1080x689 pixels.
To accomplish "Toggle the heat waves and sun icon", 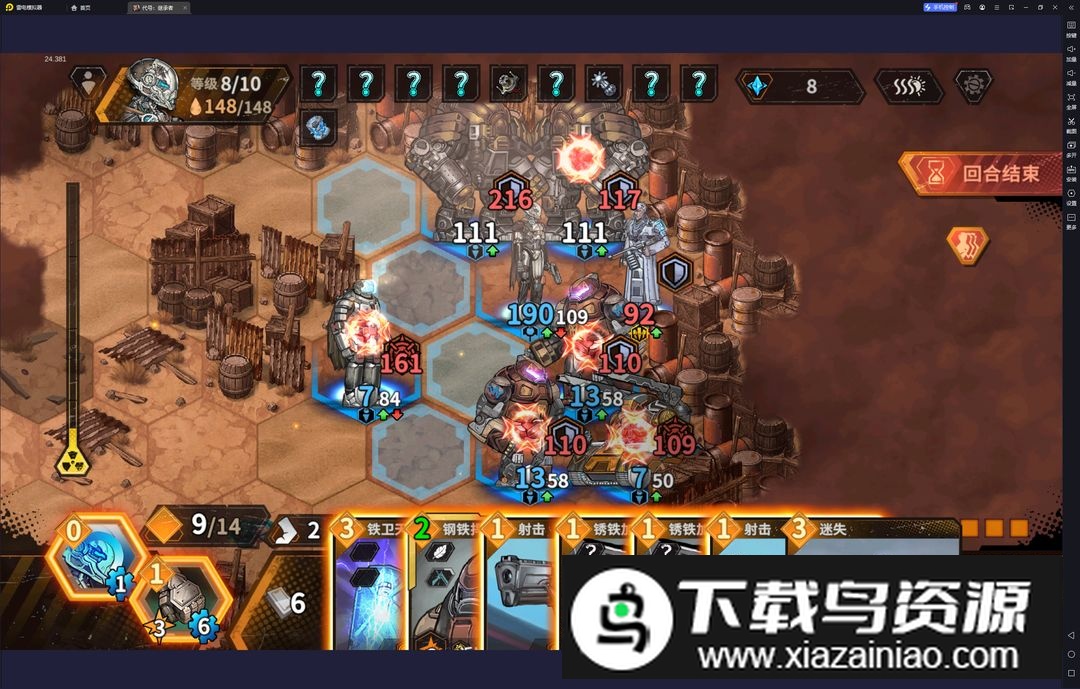I will [x=908, y=86].
